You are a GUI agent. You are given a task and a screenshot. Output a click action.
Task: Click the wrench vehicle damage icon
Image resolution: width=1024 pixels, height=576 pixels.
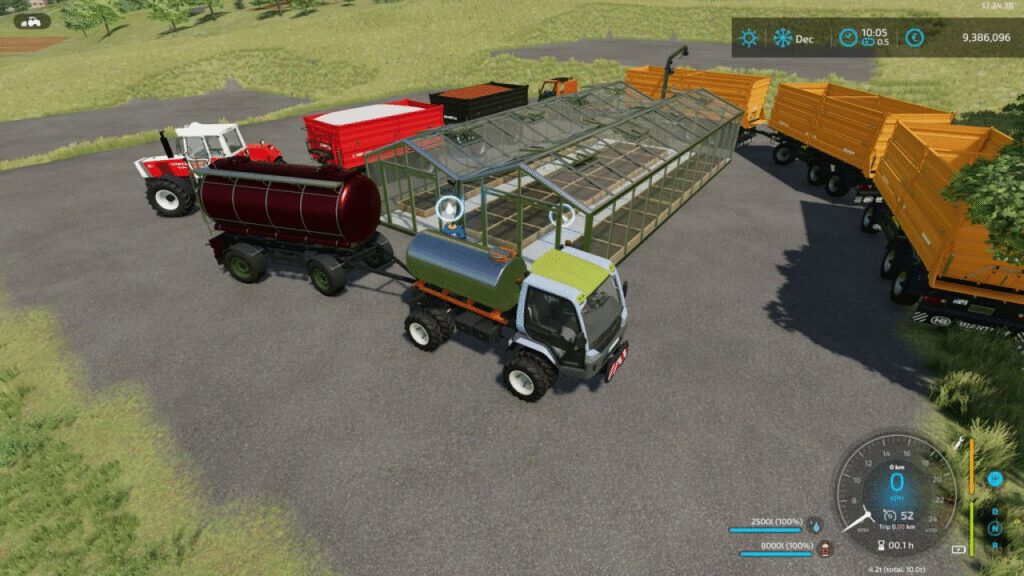(960, 442)
